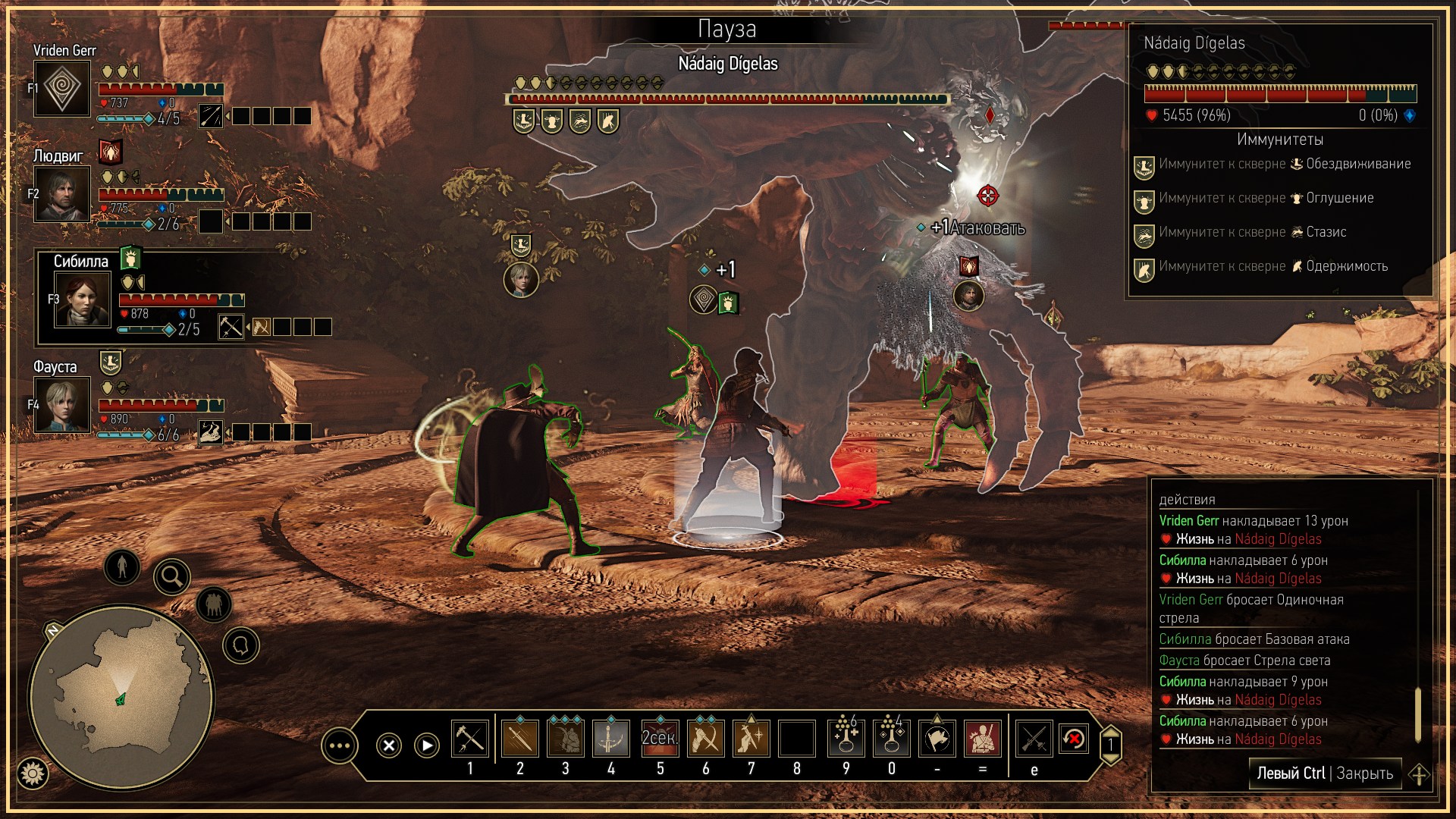The height and width of the screenshot is (819, 1456).
Task: Resume the game with the play button
Action: (427, 745)
